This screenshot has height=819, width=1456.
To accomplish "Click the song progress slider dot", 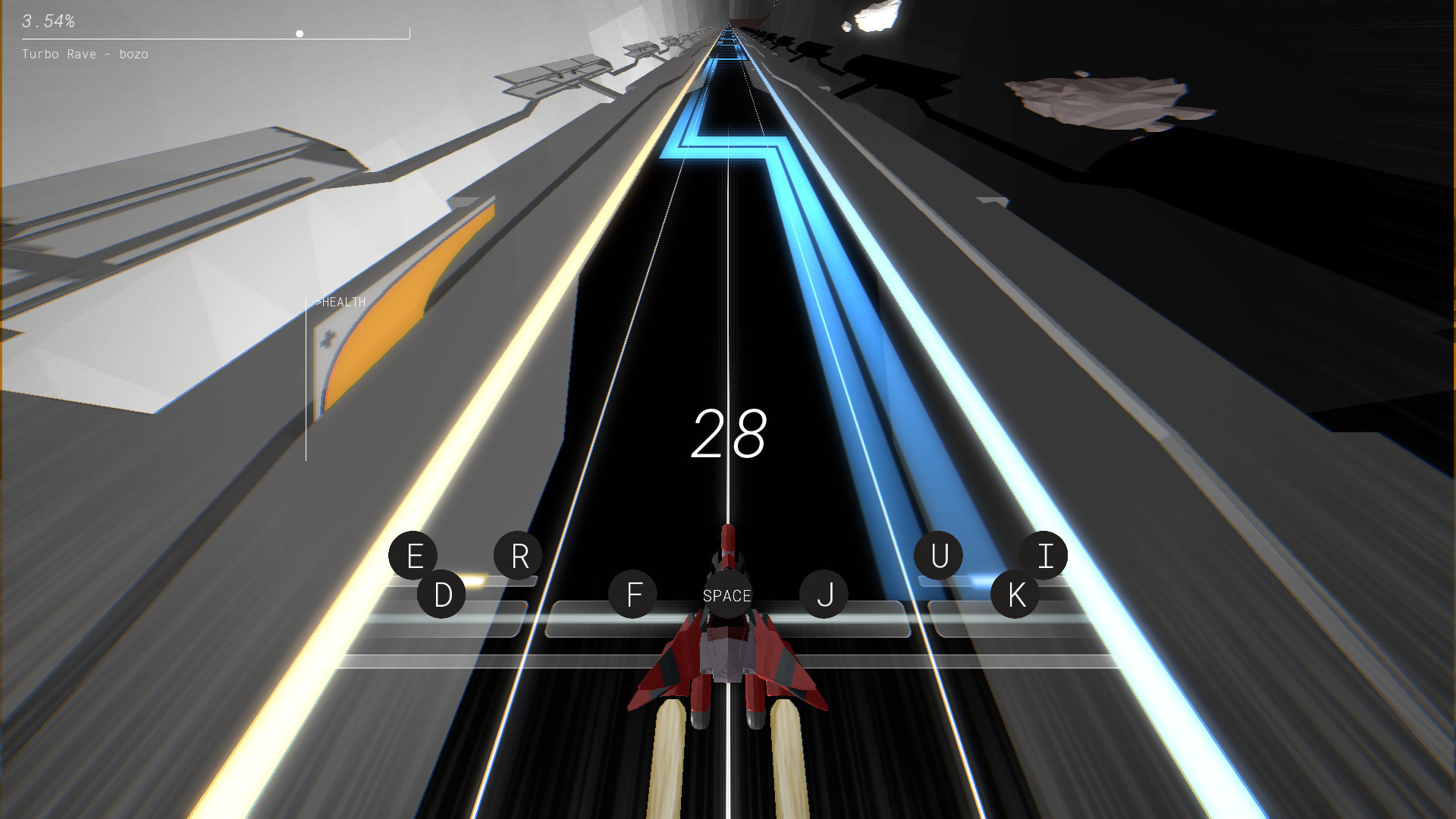I will tap(299, 33).
